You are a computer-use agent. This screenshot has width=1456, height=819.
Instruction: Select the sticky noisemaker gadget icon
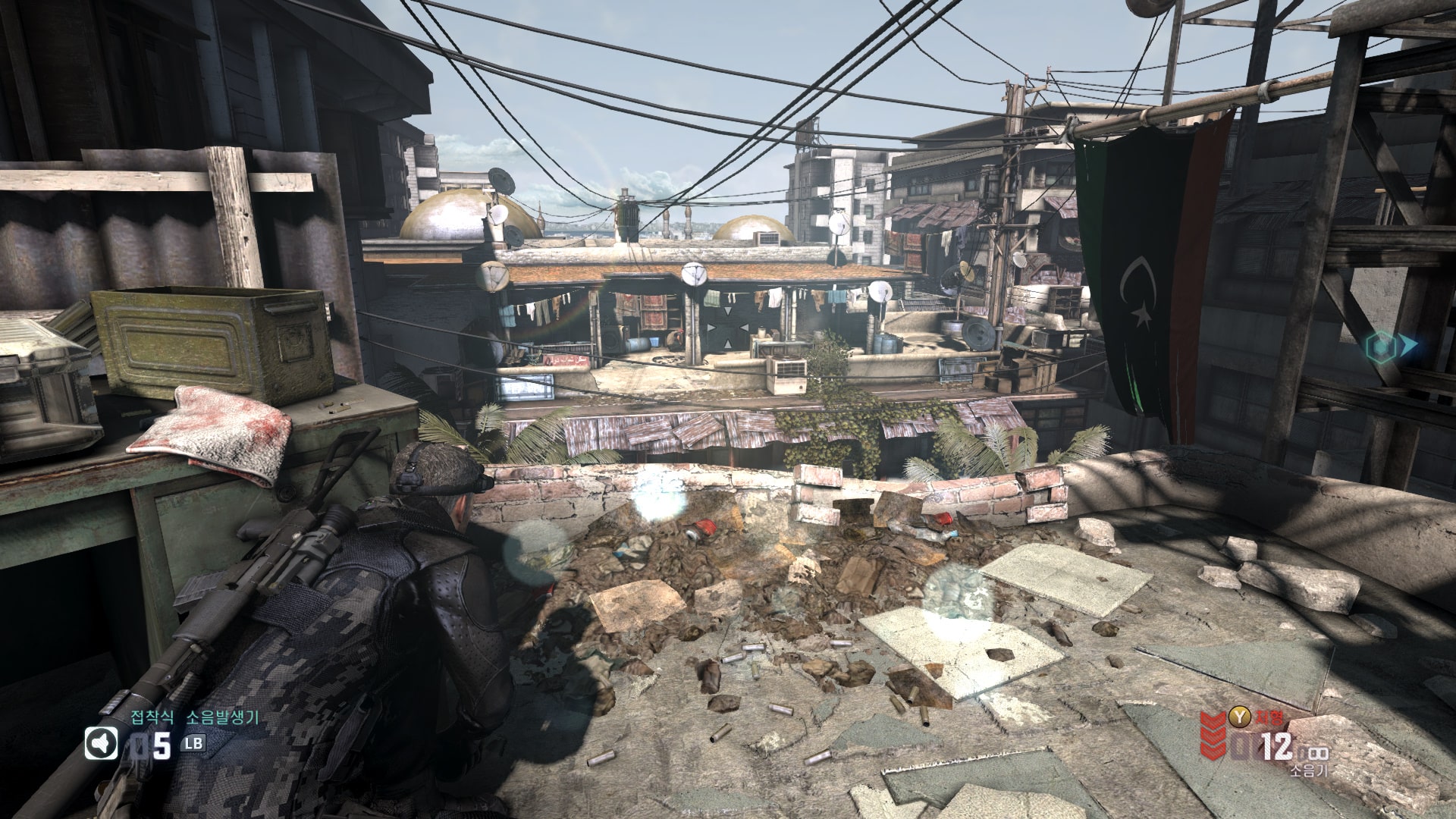click(x=101, y=743)
